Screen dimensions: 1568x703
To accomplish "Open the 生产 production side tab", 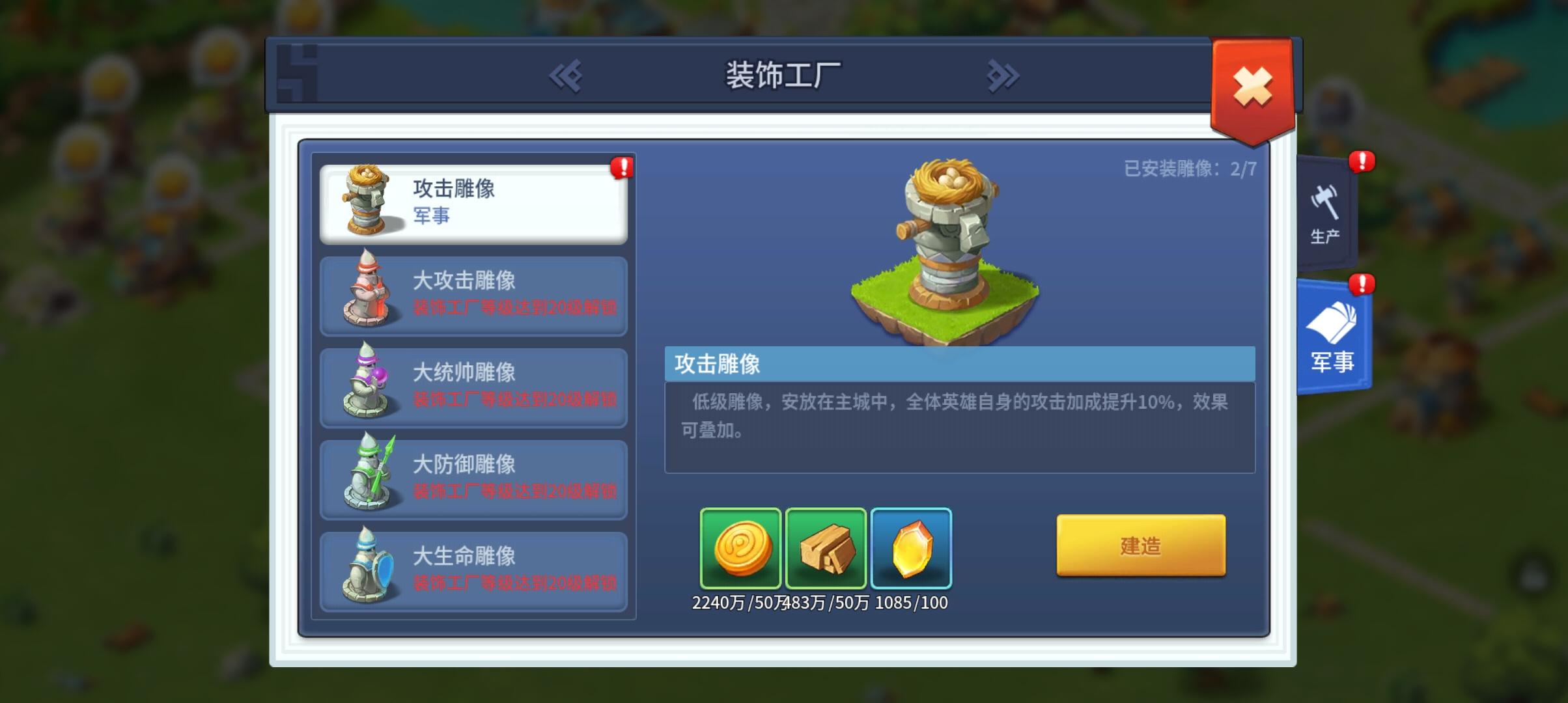I will pos(1326,215).
